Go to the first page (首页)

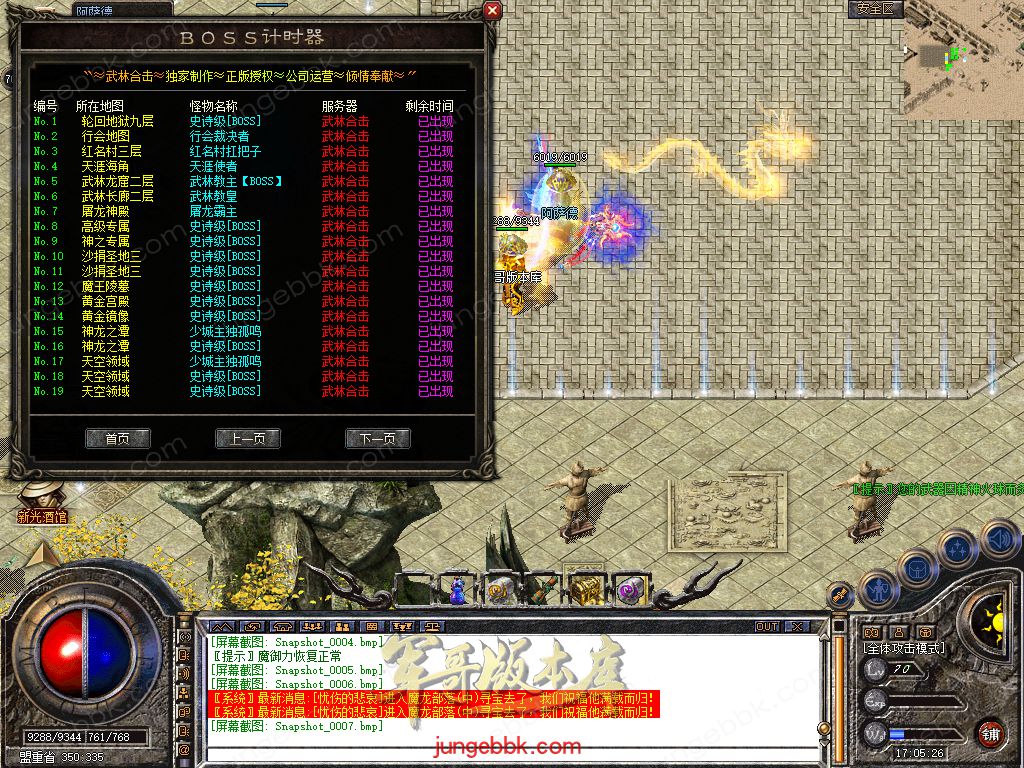[x=118, y=439]
